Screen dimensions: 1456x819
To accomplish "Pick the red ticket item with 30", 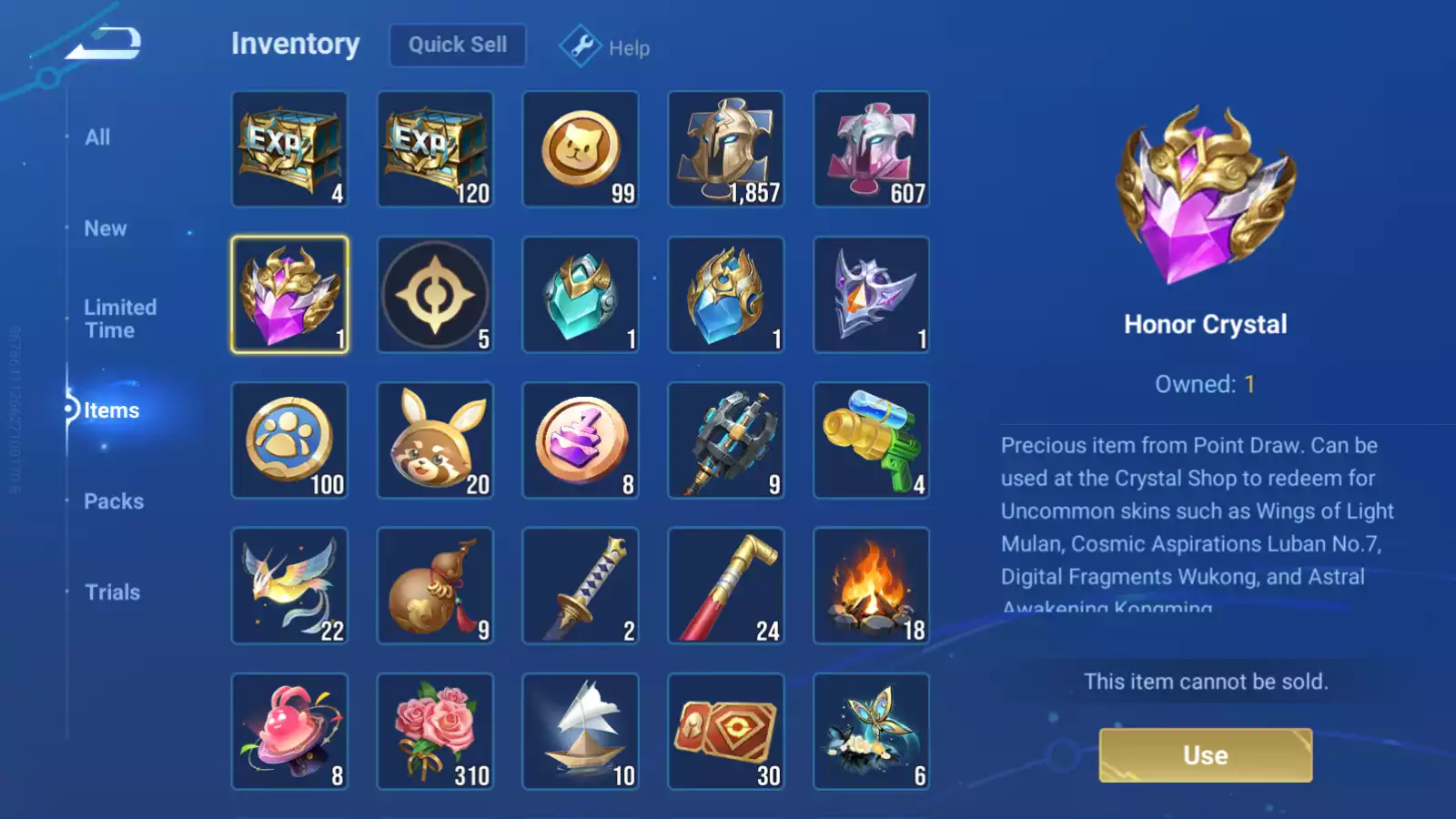I will tap(726, 732).
